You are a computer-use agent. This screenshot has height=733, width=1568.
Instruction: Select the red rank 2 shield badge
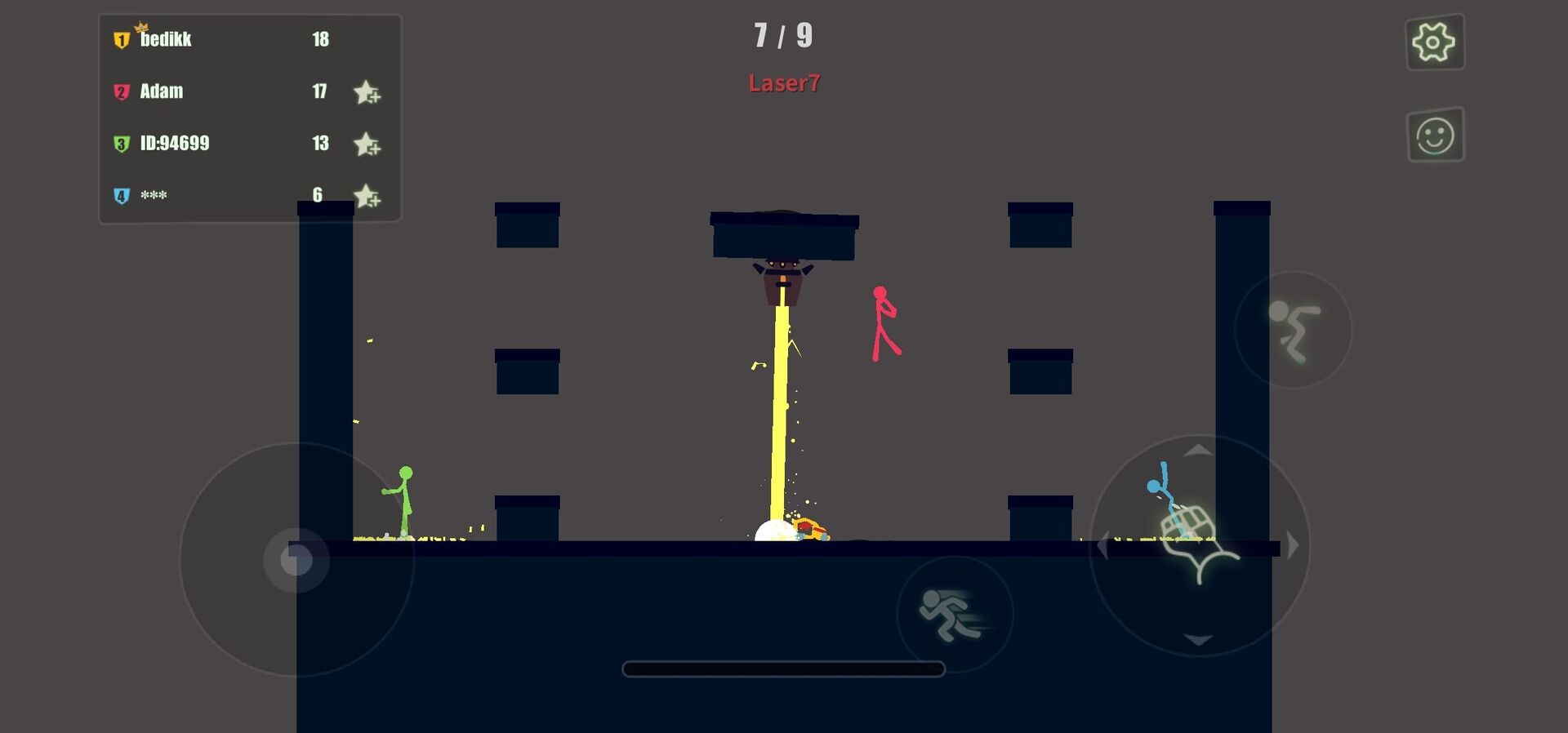[x=121, y=91]
